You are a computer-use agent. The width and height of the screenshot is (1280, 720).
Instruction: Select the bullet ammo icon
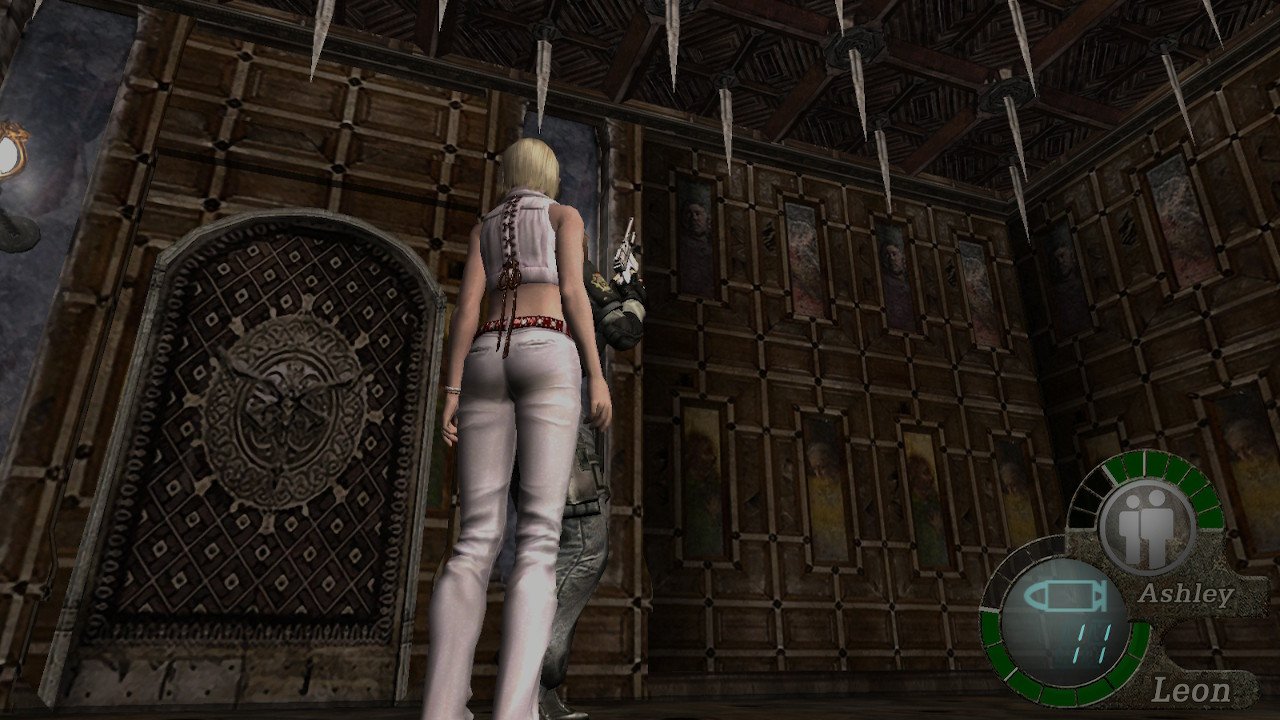[1060, 598]
